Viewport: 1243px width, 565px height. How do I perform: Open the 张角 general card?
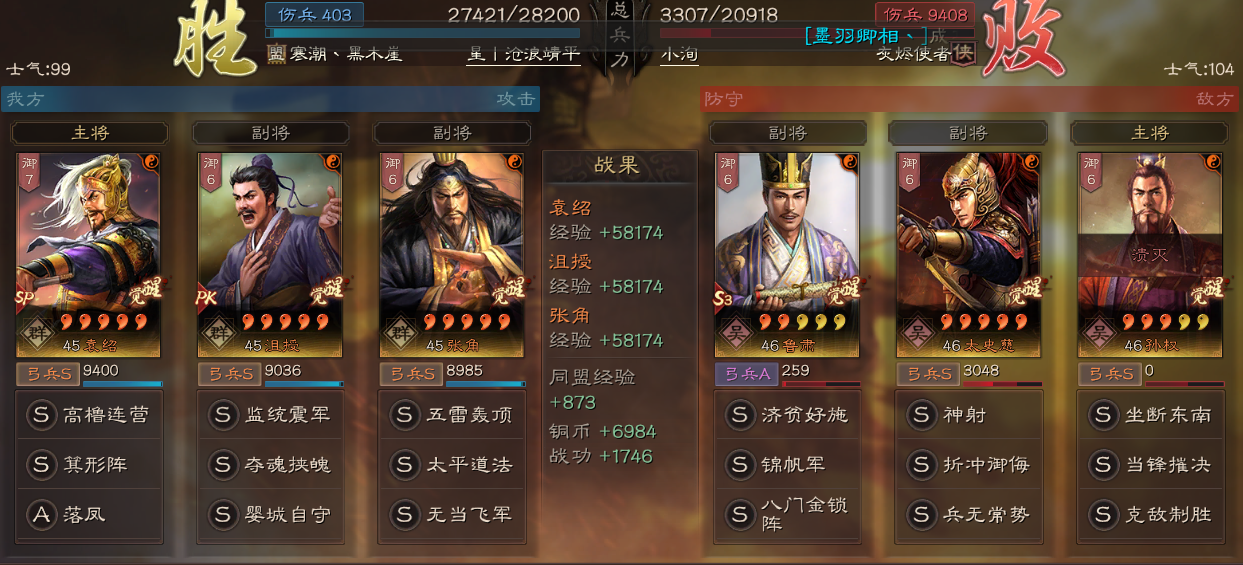click(x=452, y=255)
